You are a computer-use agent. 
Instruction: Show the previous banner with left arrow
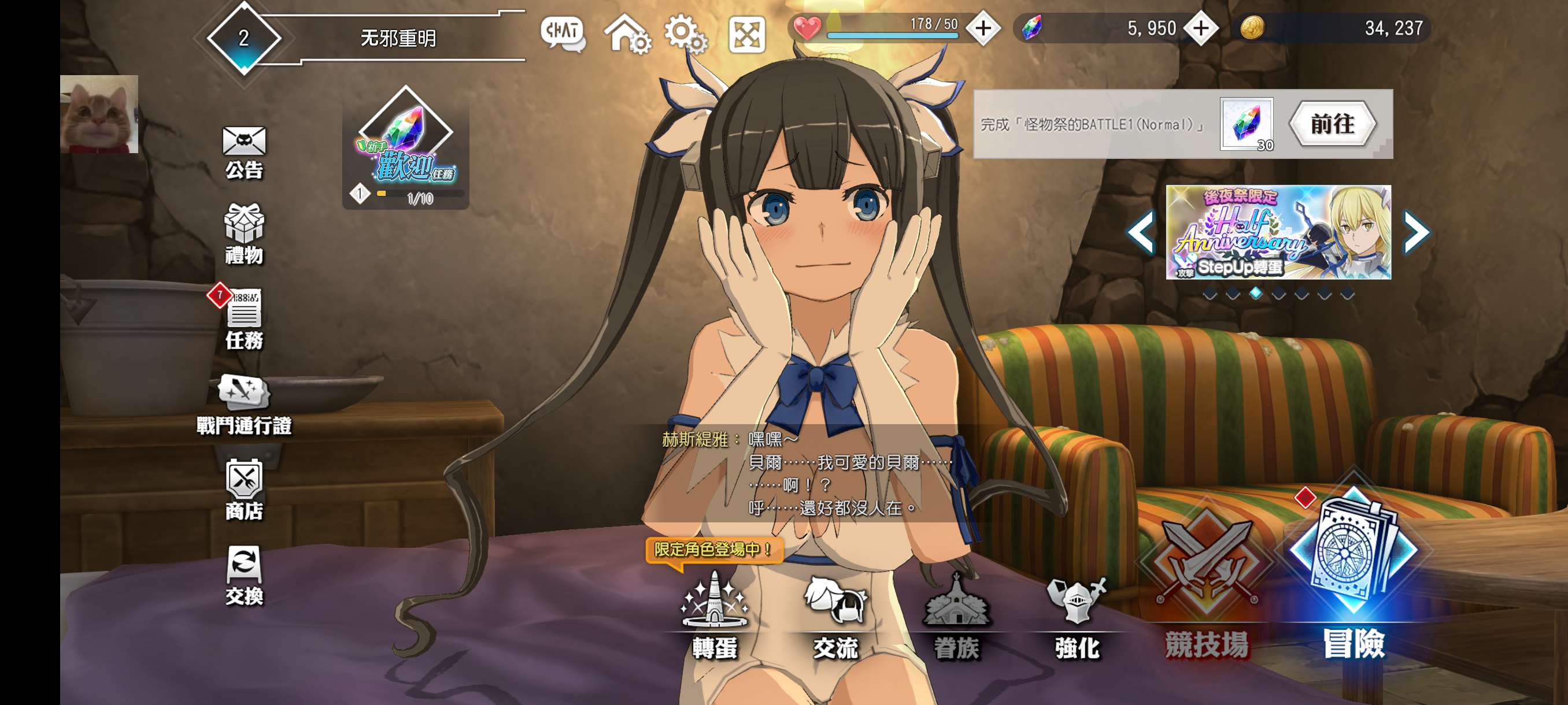pos(1141,232)
